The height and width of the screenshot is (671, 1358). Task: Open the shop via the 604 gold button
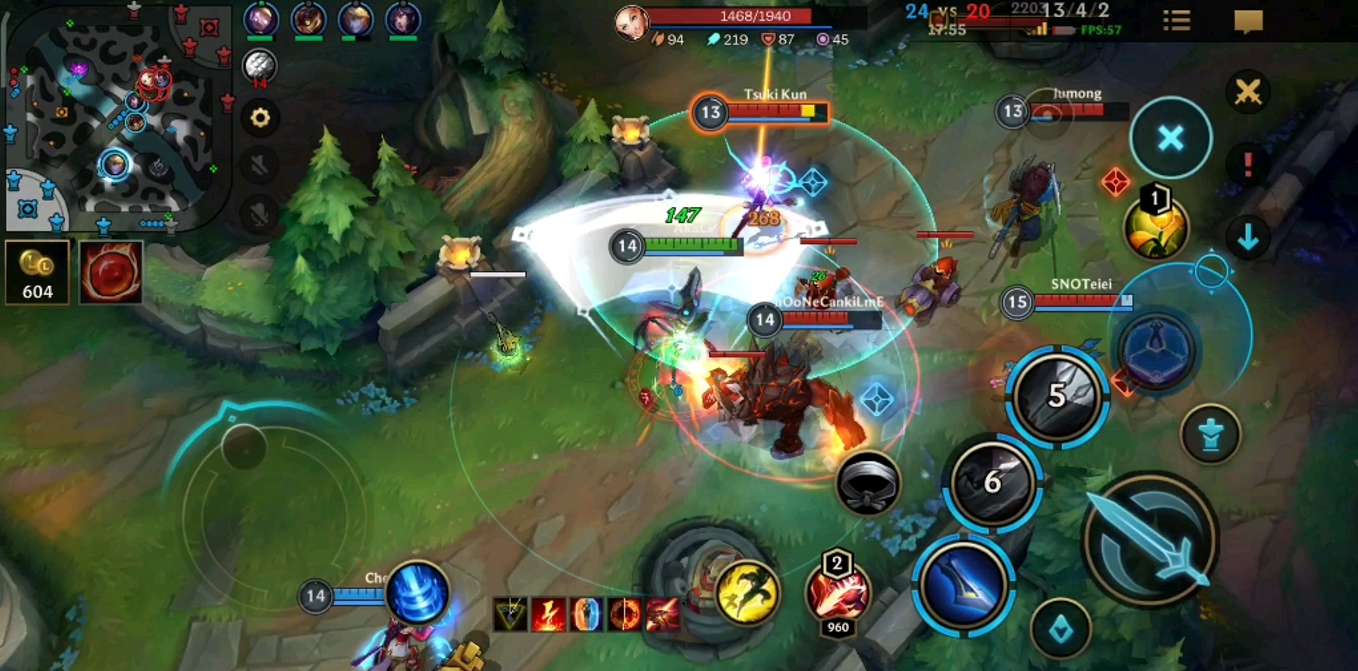(x=37, y=271)
